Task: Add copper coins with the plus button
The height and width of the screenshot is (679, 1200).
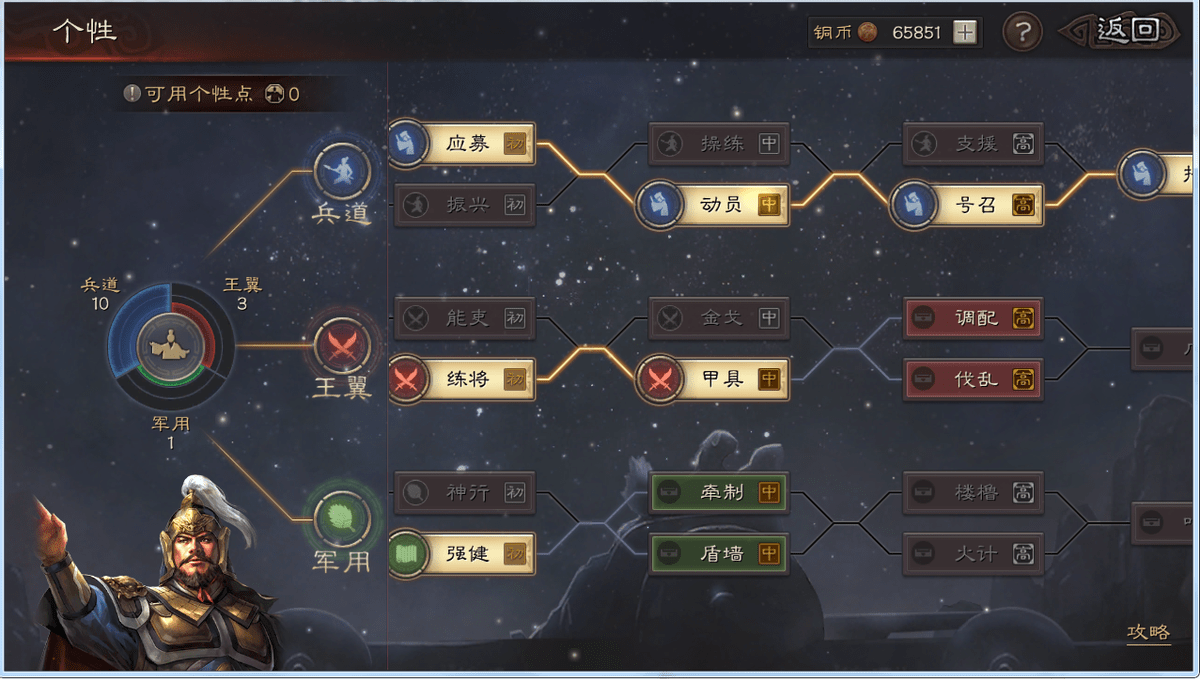Action: (964, 33)
